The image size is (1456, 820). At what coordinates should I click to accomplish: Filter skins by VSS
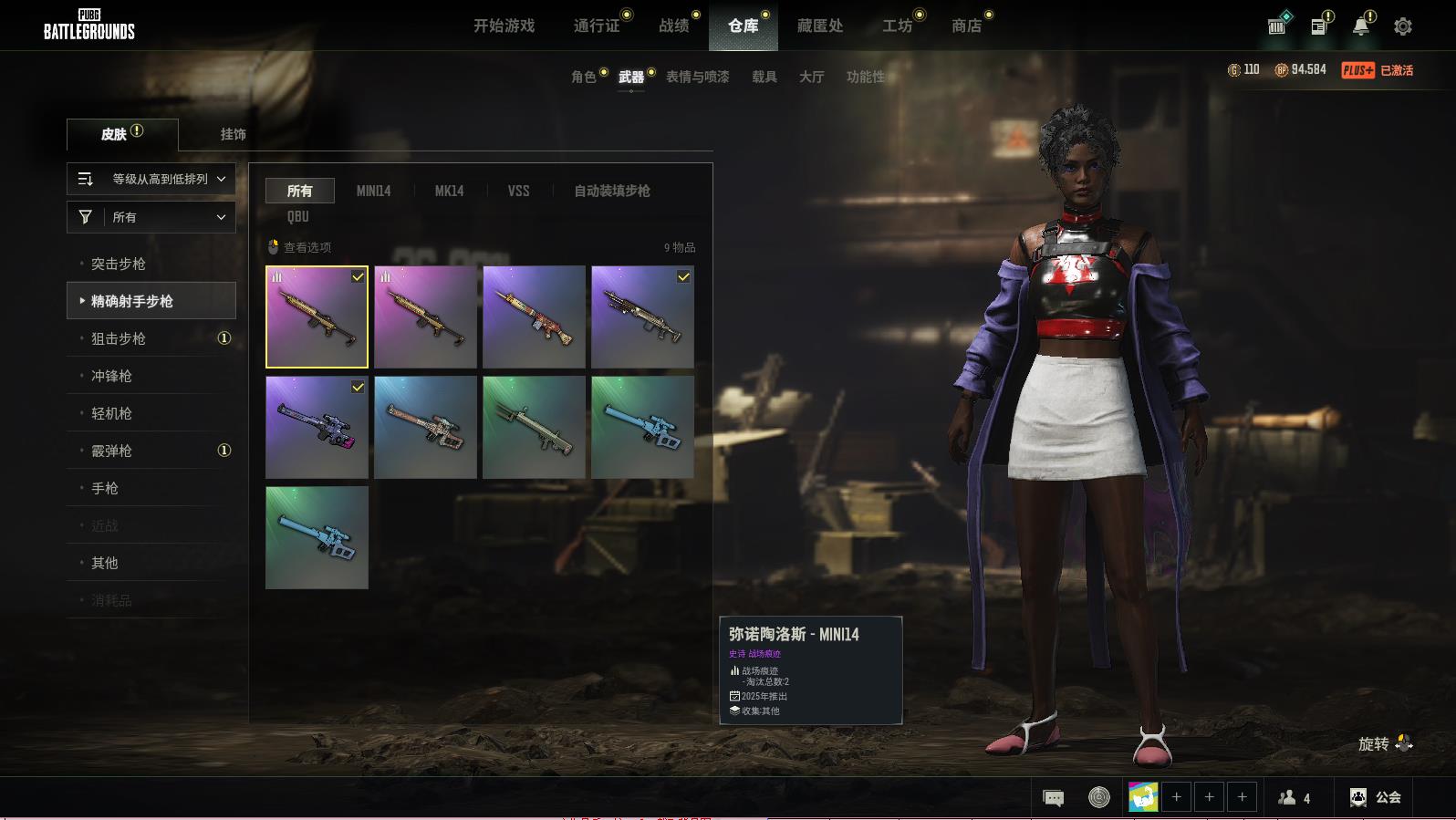[518, 191]
